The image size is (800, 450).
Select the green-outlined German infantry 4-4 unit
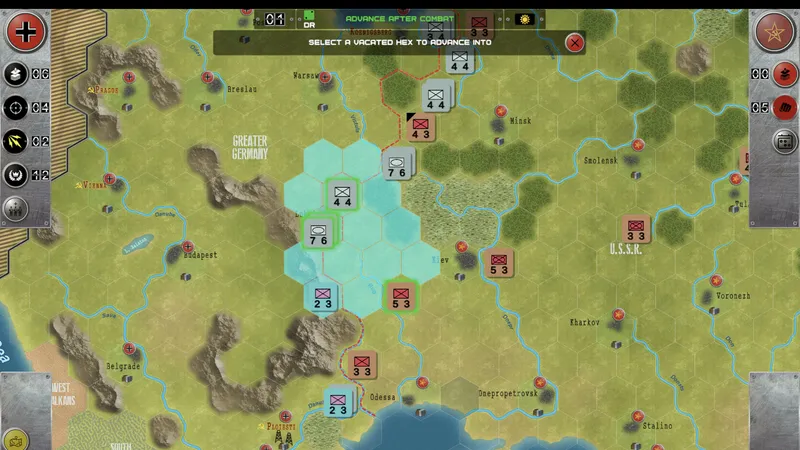click(342, 195)
